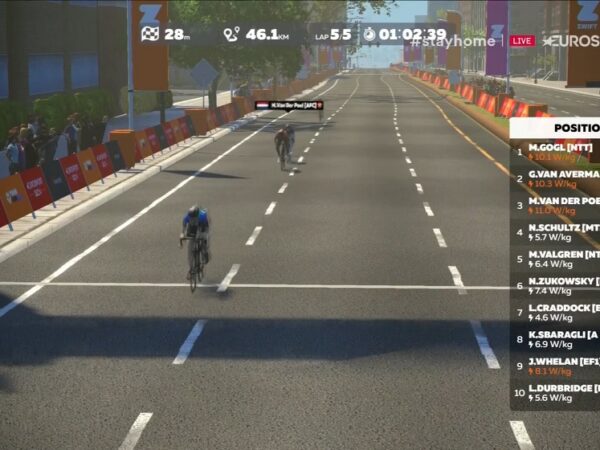Select M.Gogl in the positions list
600x450 pixels.
click(560, 151)
